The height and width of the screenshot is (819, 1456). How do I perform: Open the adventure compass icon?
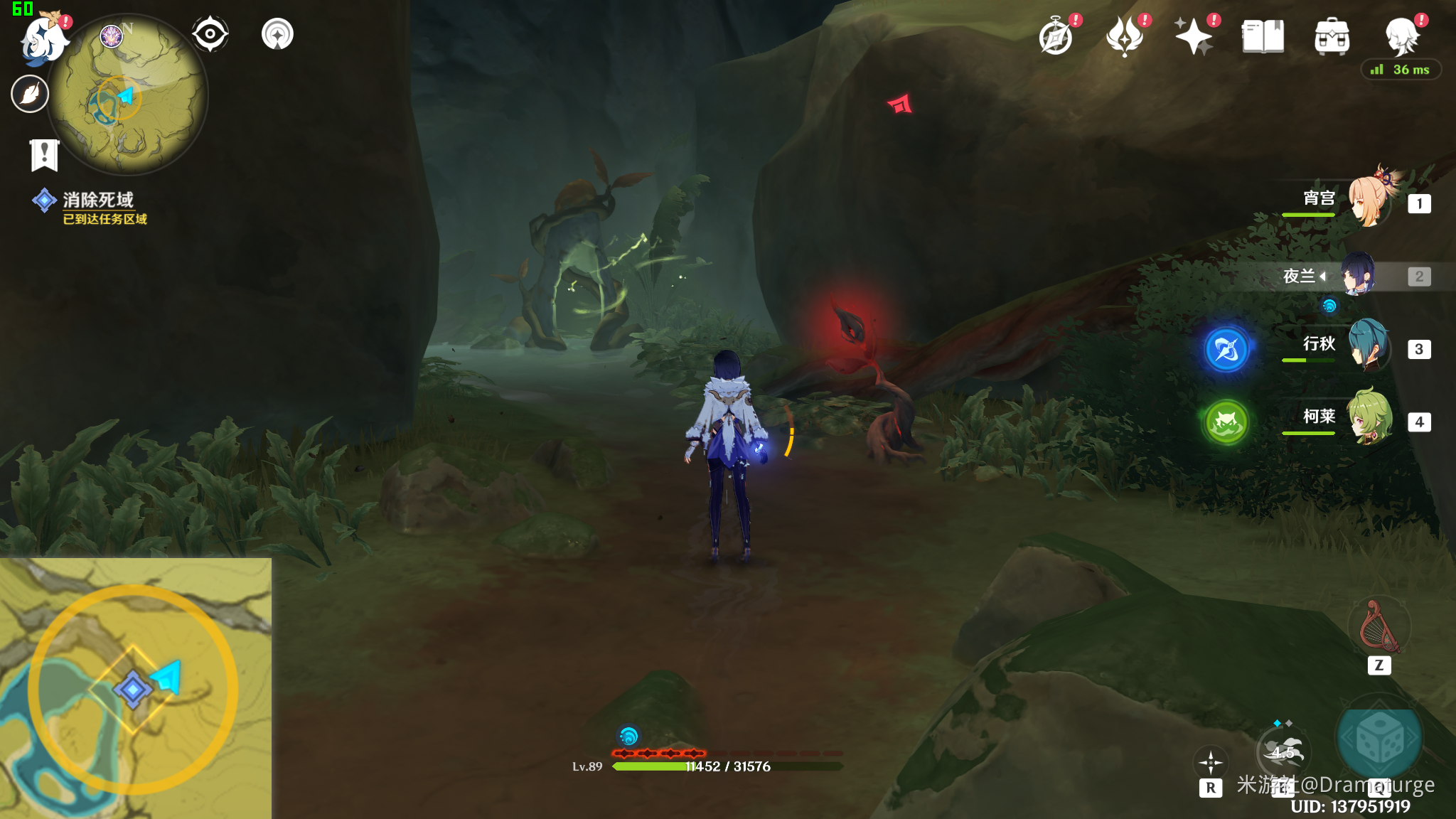coord(1056,37)
